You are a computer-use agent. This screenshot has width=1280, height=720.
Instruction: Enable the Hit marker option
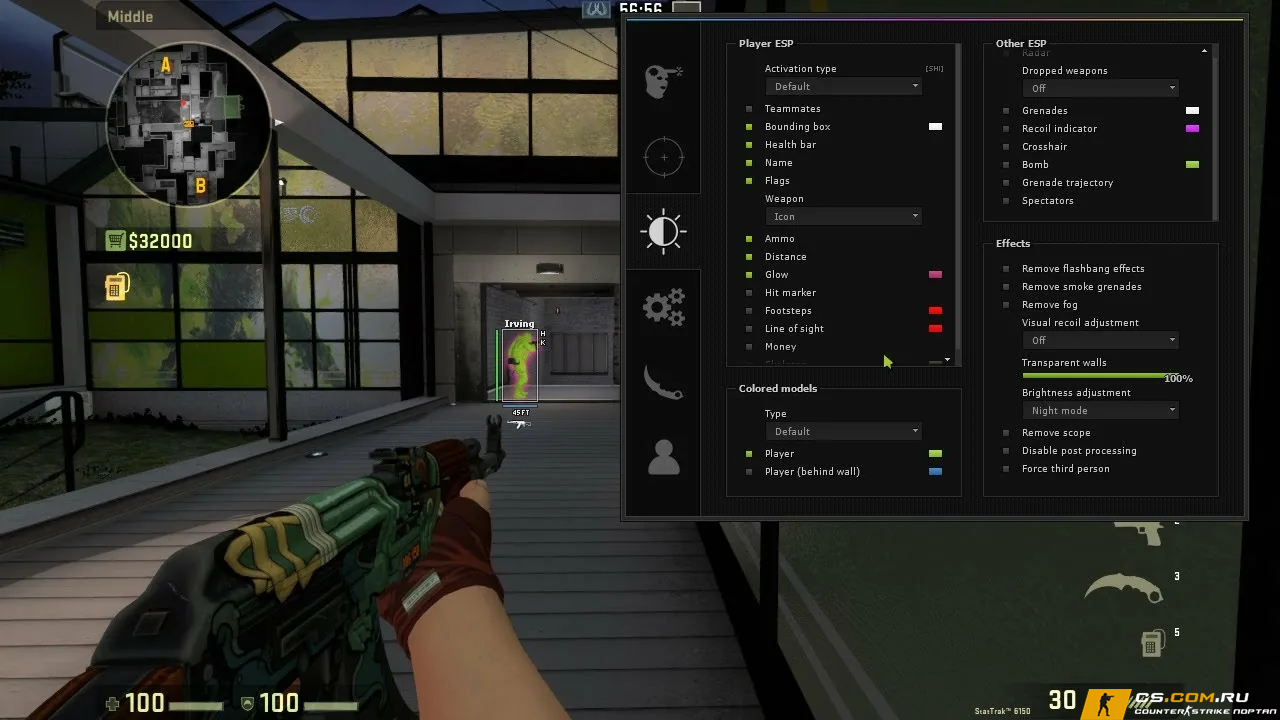749,293
